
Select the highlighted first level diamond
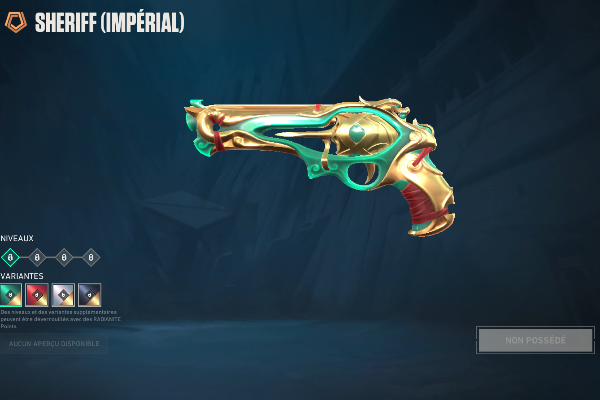[11, 257]
